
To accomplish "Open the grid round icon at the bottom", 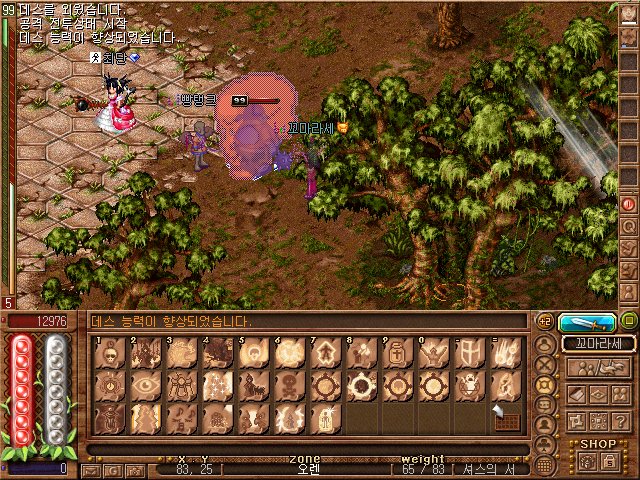I will pos(545,466).
